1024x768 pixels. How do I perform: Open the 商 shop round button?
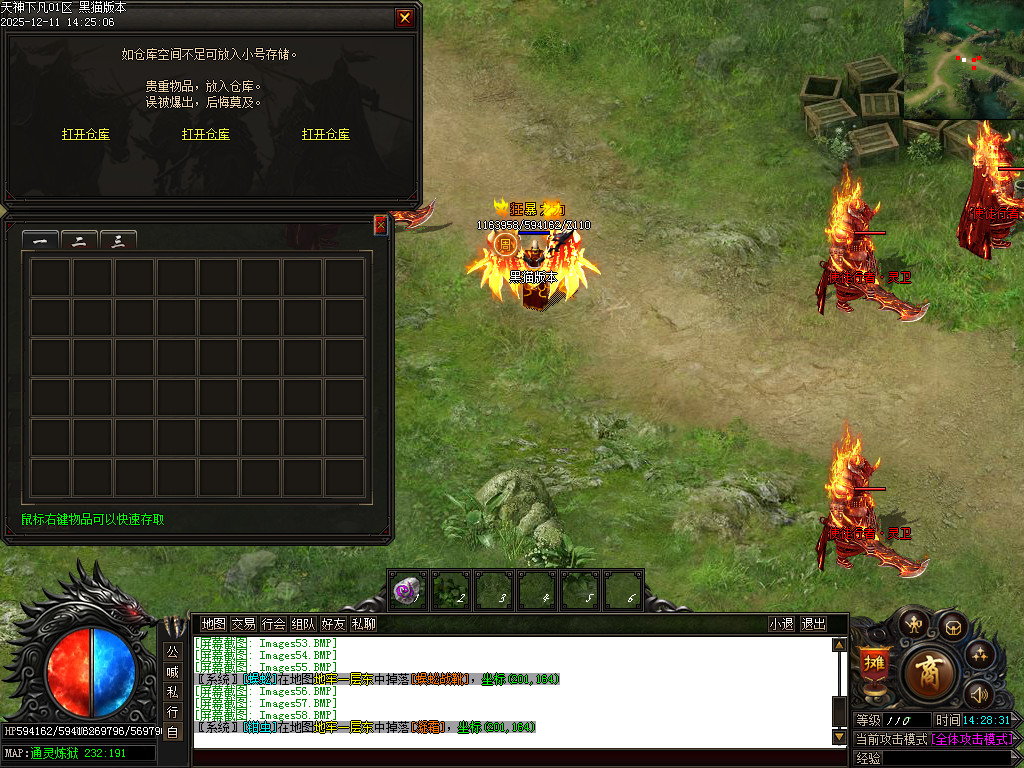[931, 673]
